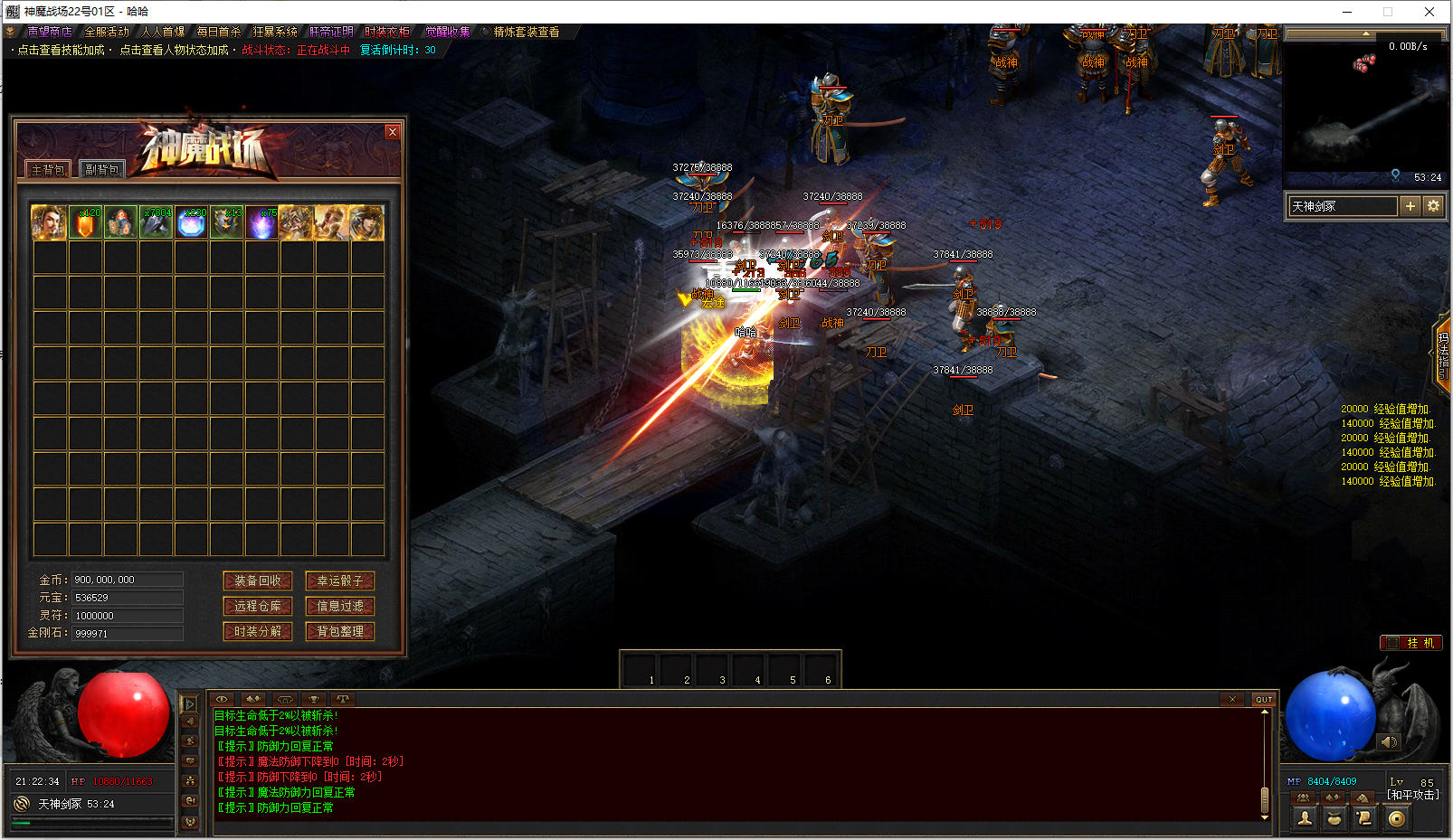Viewport: 1453px width, 840px height.
Task: Click the 装备回收 equipment recycle button
Action: (258, 580)
